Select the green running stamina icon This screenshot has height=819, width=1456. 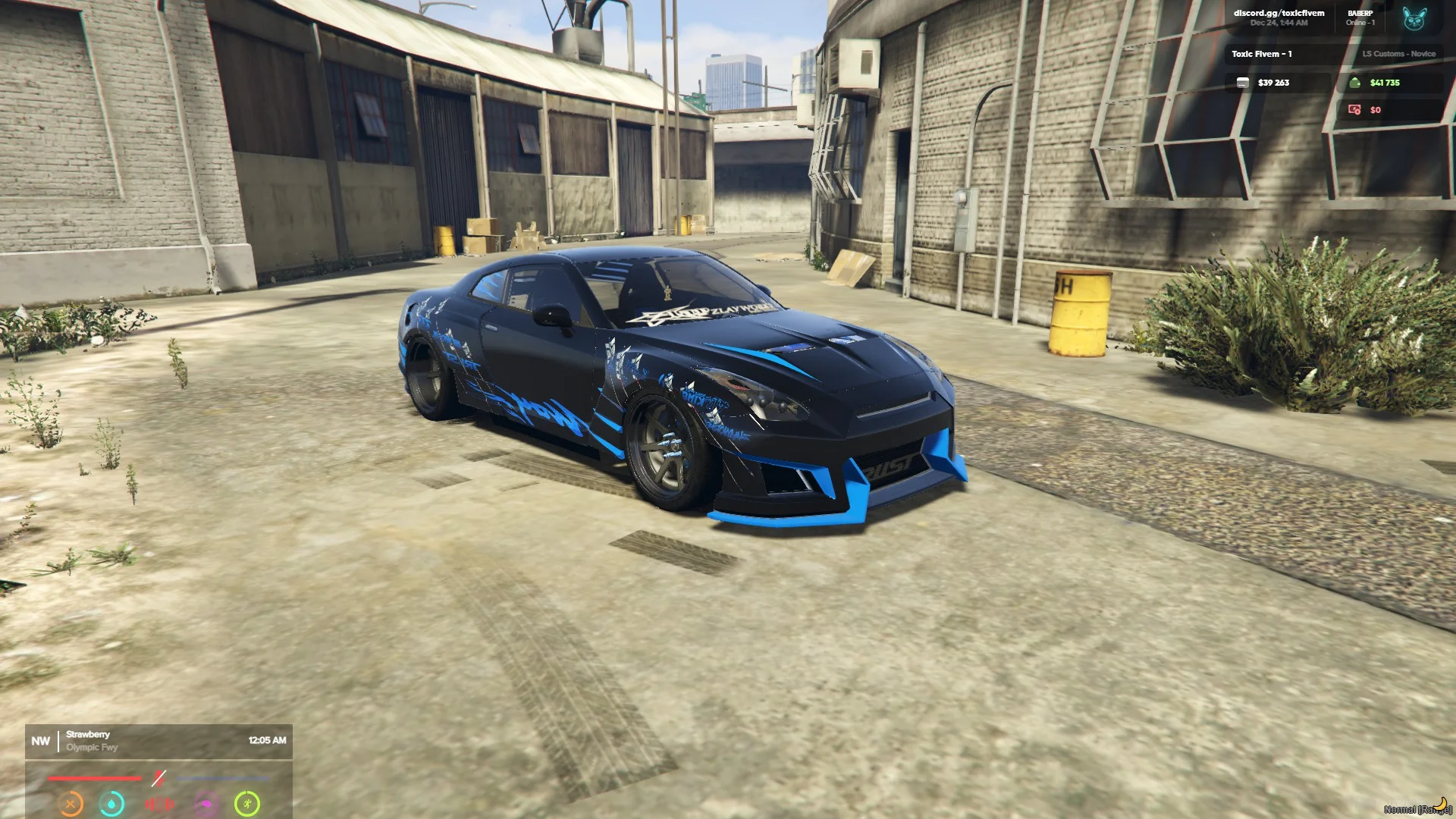[247, 803]
